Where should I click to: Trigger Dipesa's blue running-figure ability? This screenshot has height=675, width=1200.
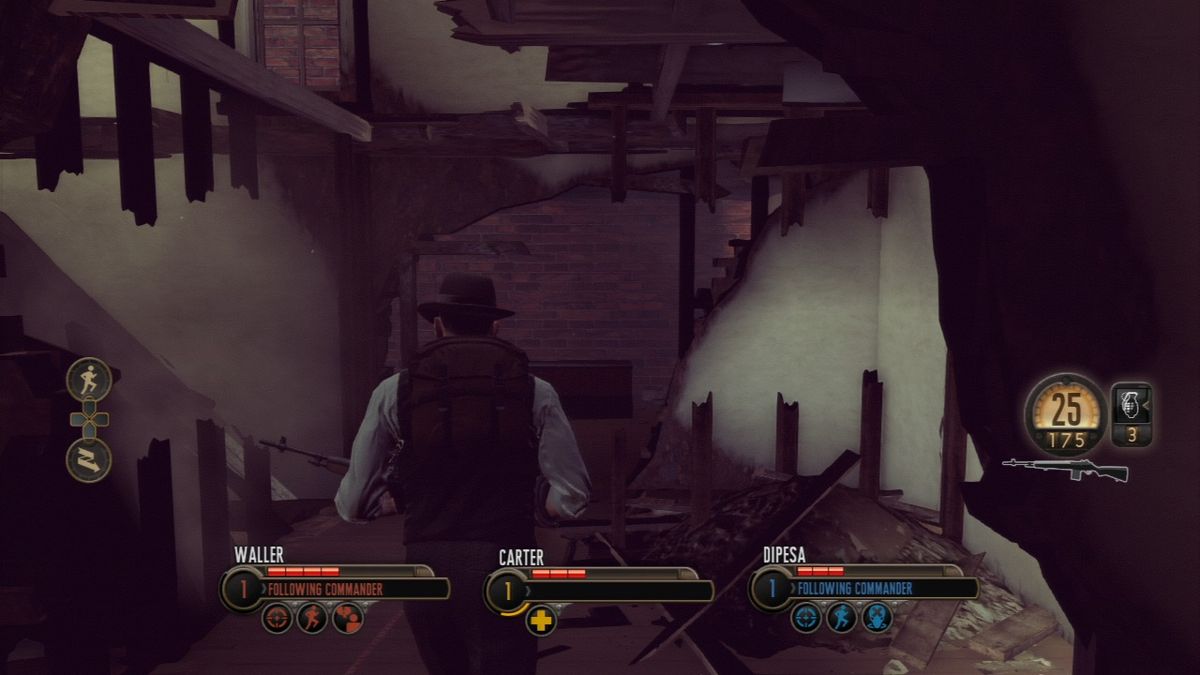pos(841,617)
